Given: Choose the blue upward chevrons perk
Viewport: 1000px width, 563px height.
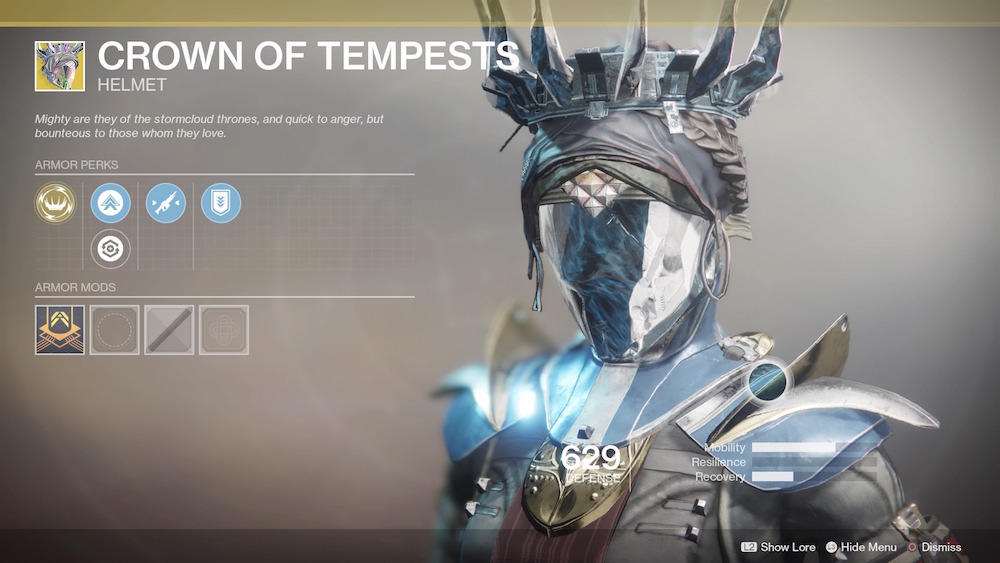Looking at the screenshot, I should click(111, 203).
